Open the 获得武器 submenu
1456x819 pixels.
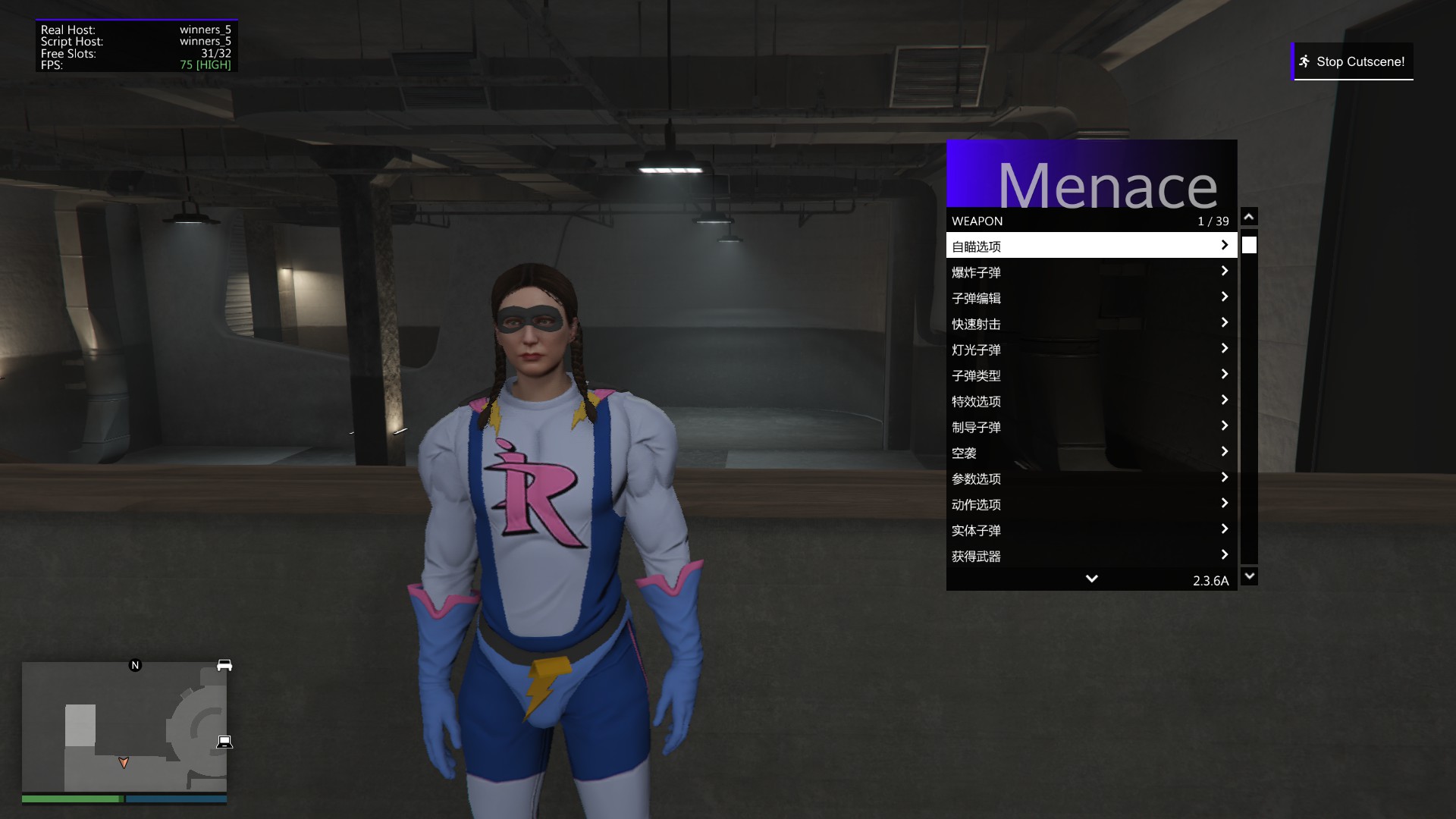1090,555
